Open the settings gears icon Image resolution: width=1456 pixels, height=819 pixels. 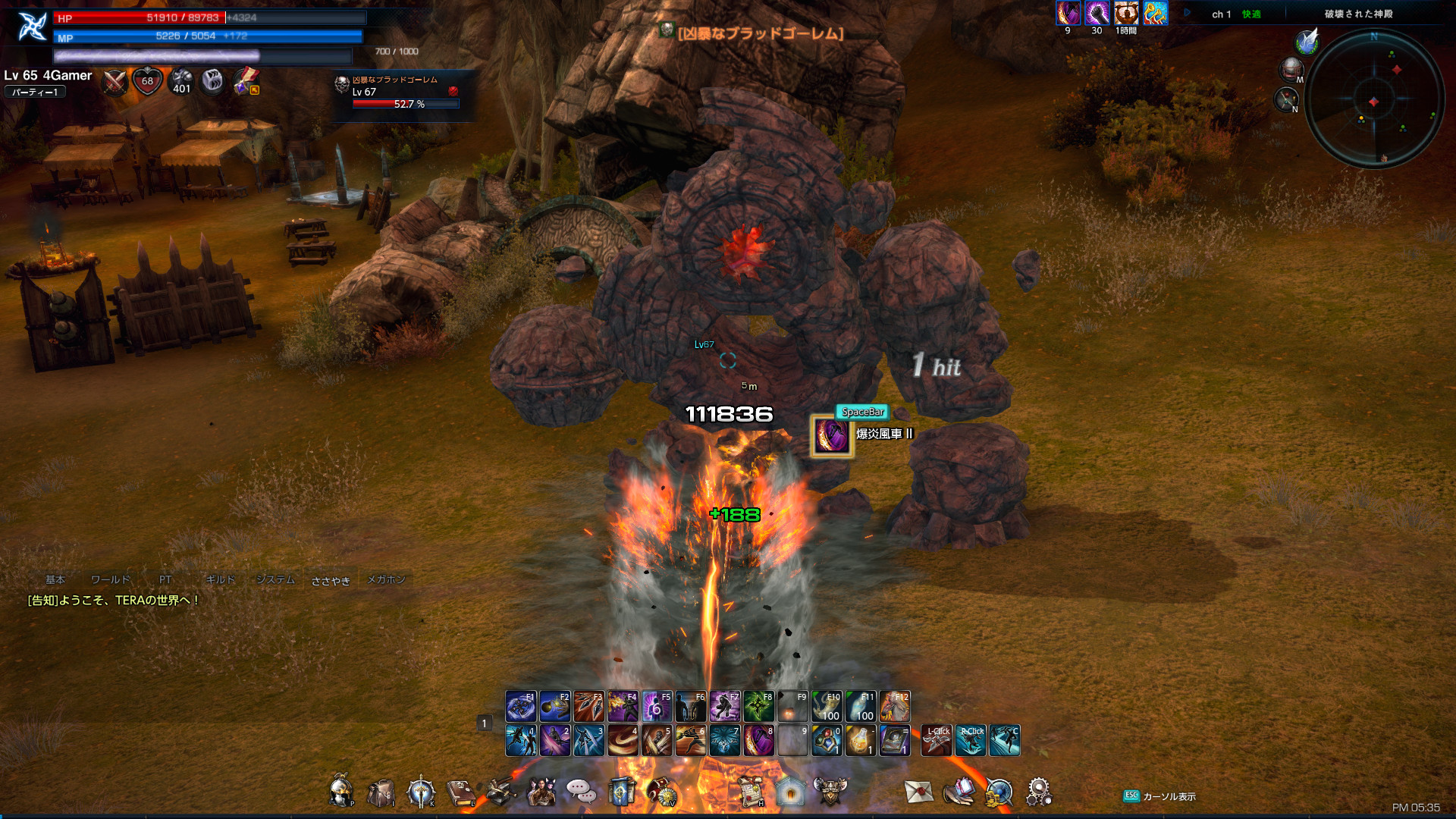pyautogui.click(x=1038, y=792)
